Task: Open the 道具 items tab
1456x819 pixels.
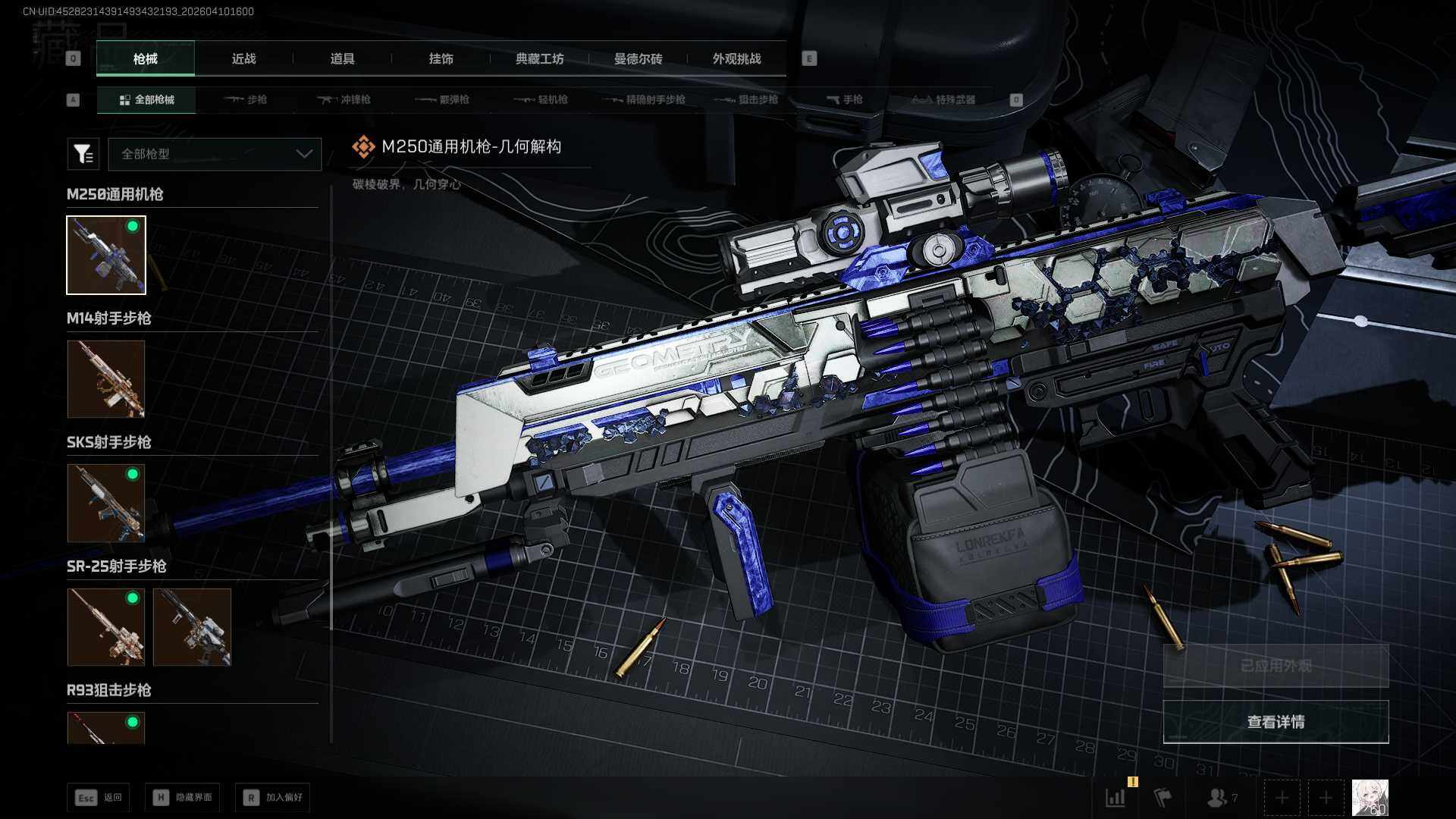Action: tap(342, 59)
